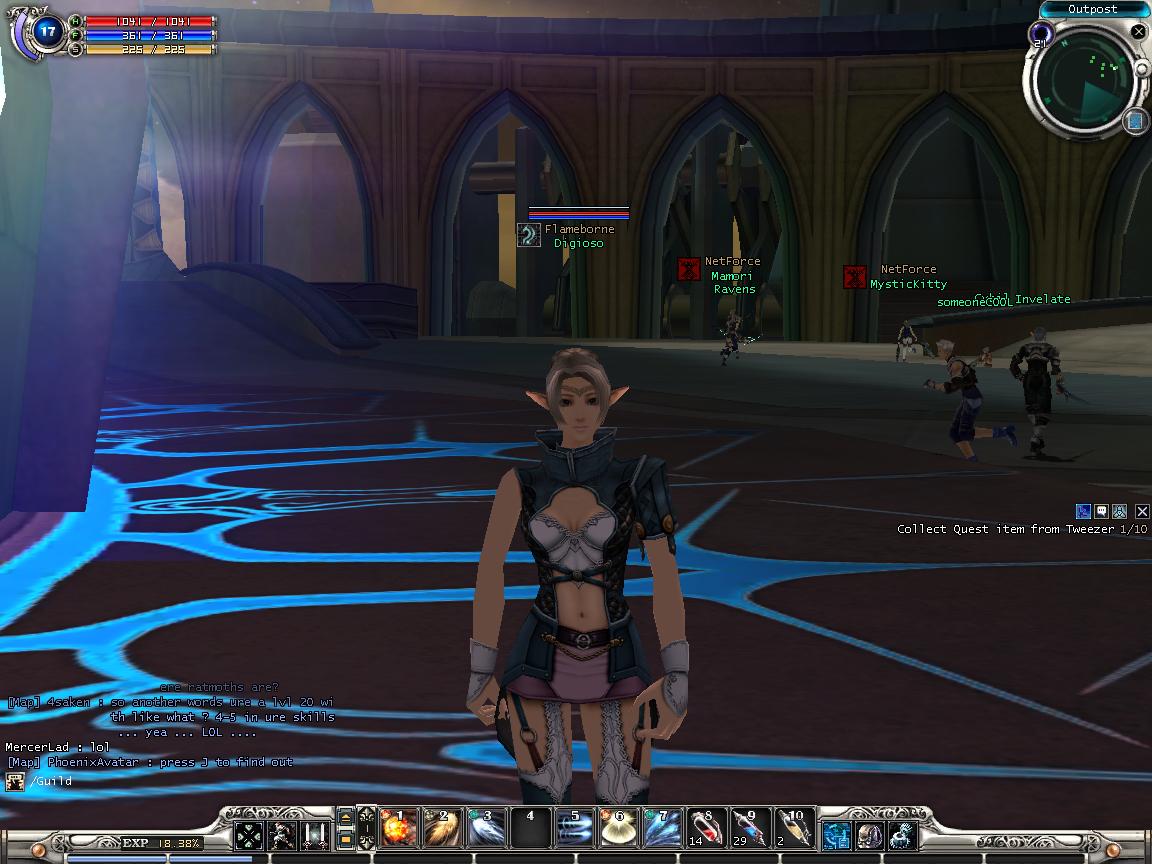Activate the seashell skill in slot 6
The height and width of the screenshot is (864, 1152).
(x=619, y=829)
